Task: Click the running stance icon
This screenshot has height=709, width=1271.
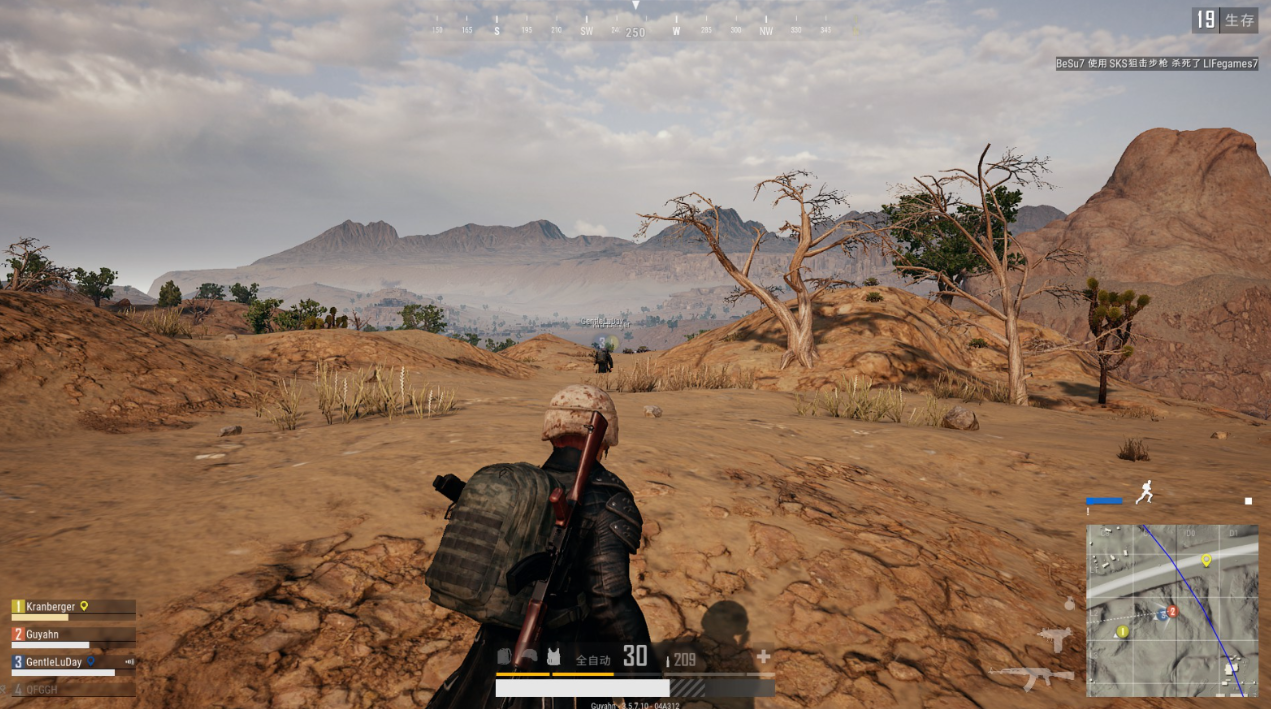Action: tap(1145, 491)
